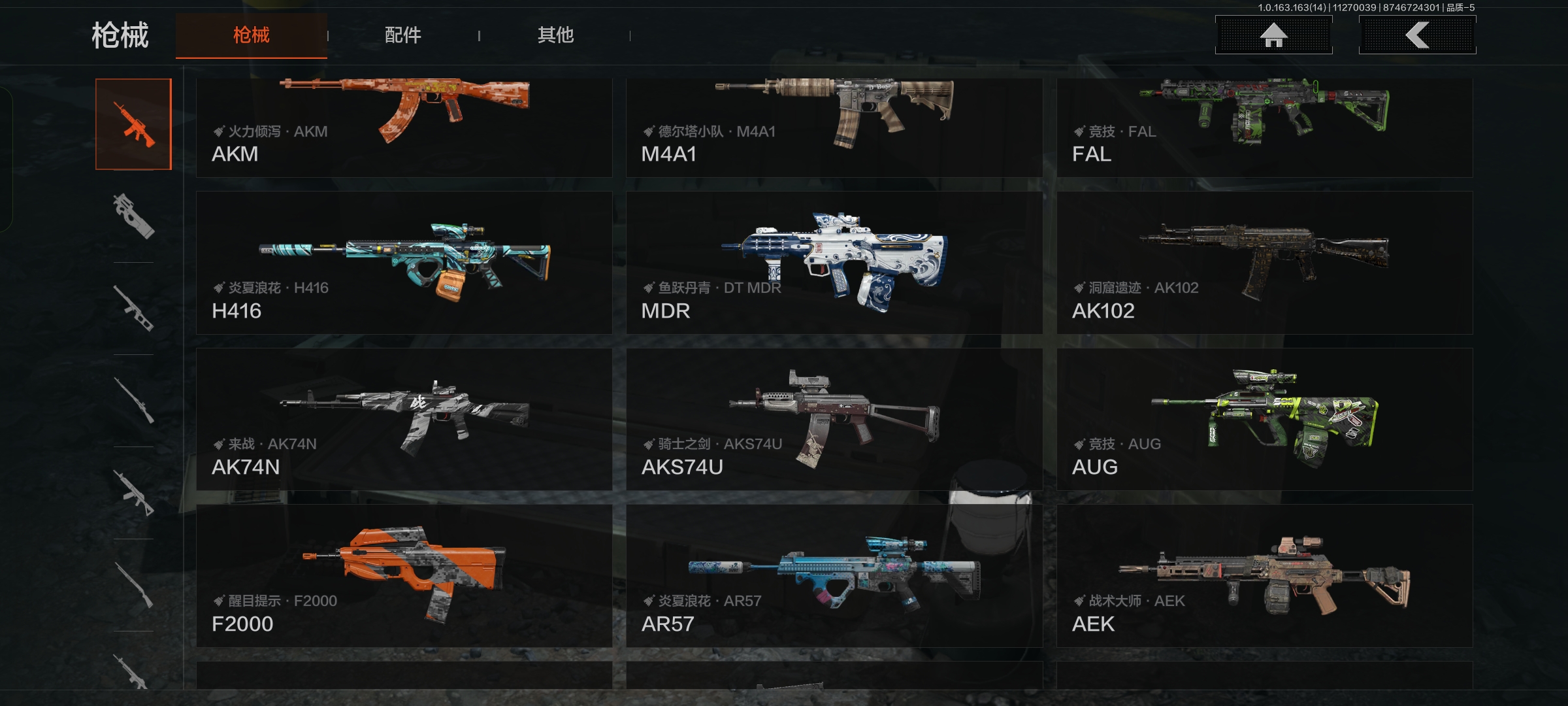Choose the M4A1 weapon card
This screenshot has width=1568, height=706.
click(x=834, y=127)
